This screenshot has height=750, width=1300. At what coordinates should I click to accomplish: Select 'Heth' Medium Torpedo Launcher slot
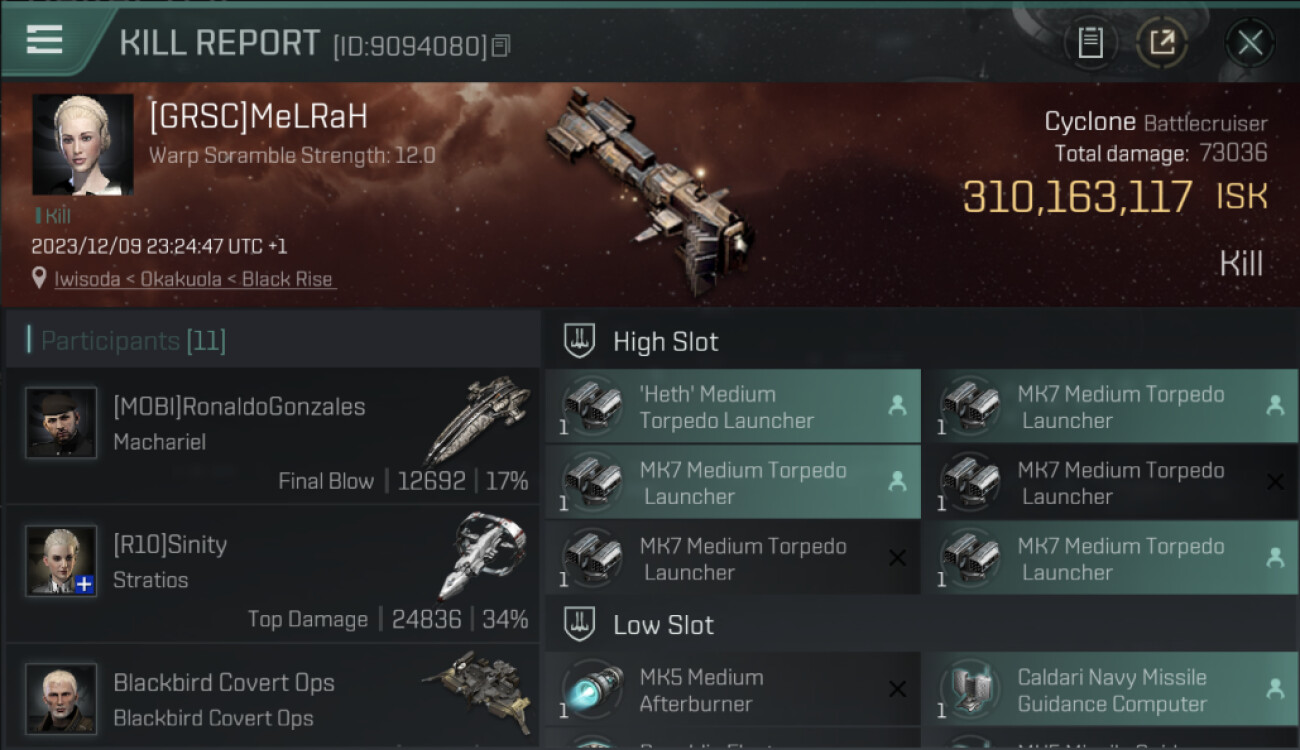[x=732, y=407]
